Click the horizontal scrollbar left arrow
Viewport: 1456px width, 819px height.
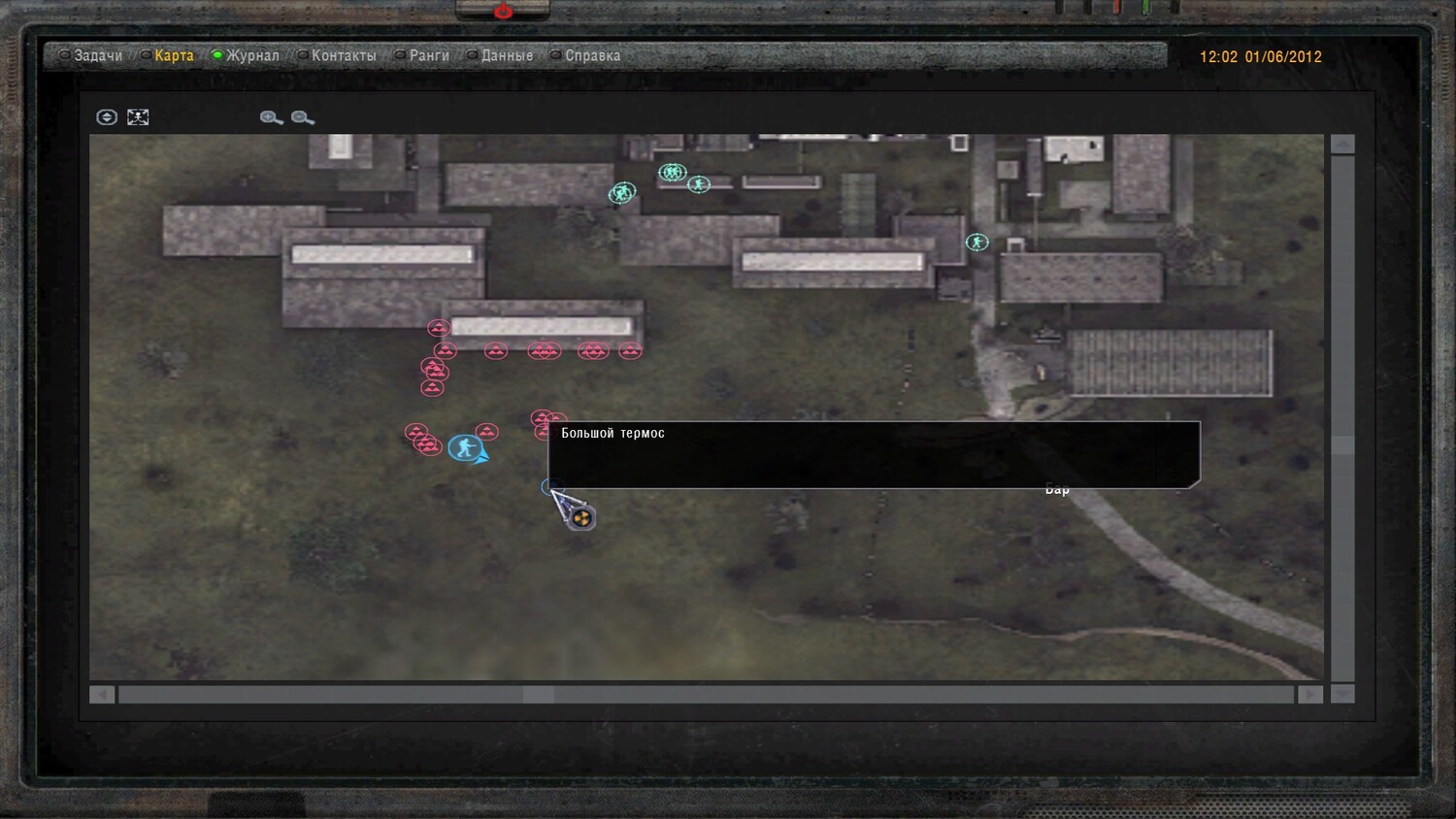tap(102, 694)
